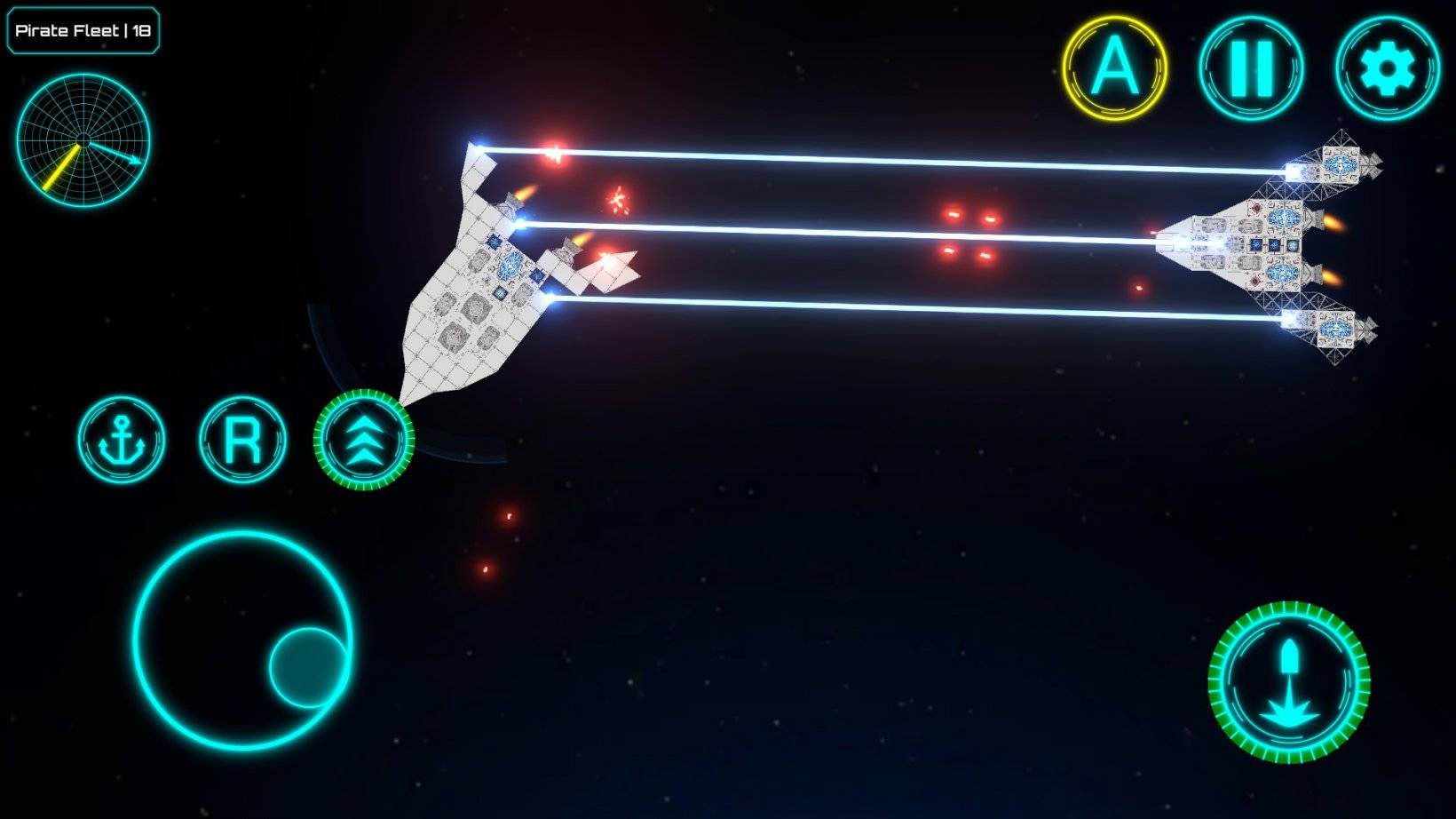Image resolution: width=1456 pixels, height=819 pixels.
Task: Tap the radar minimap display
Action: coord(84,142)
